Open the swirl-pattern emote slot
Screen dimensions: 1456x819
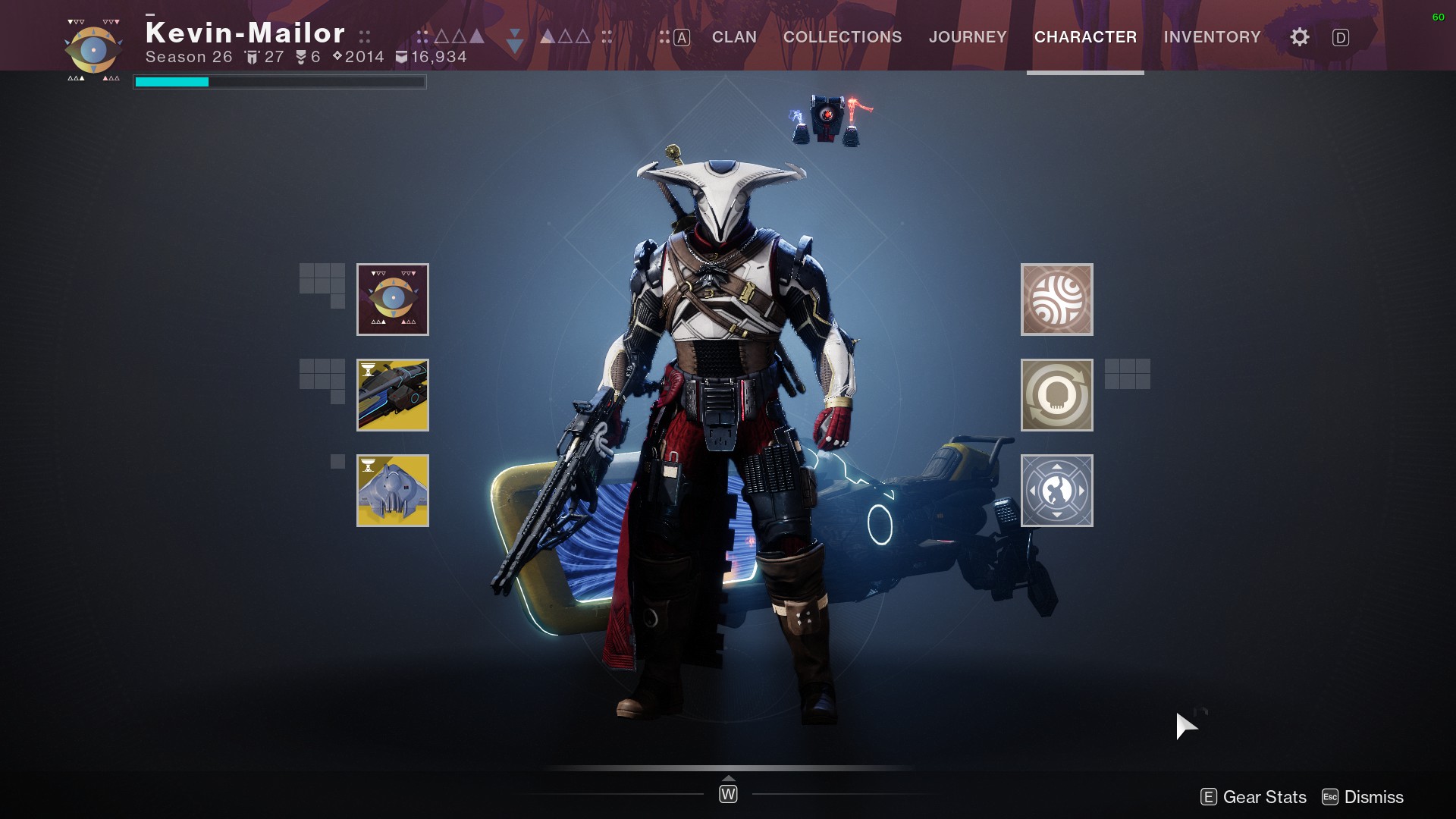coord(1056,300)
